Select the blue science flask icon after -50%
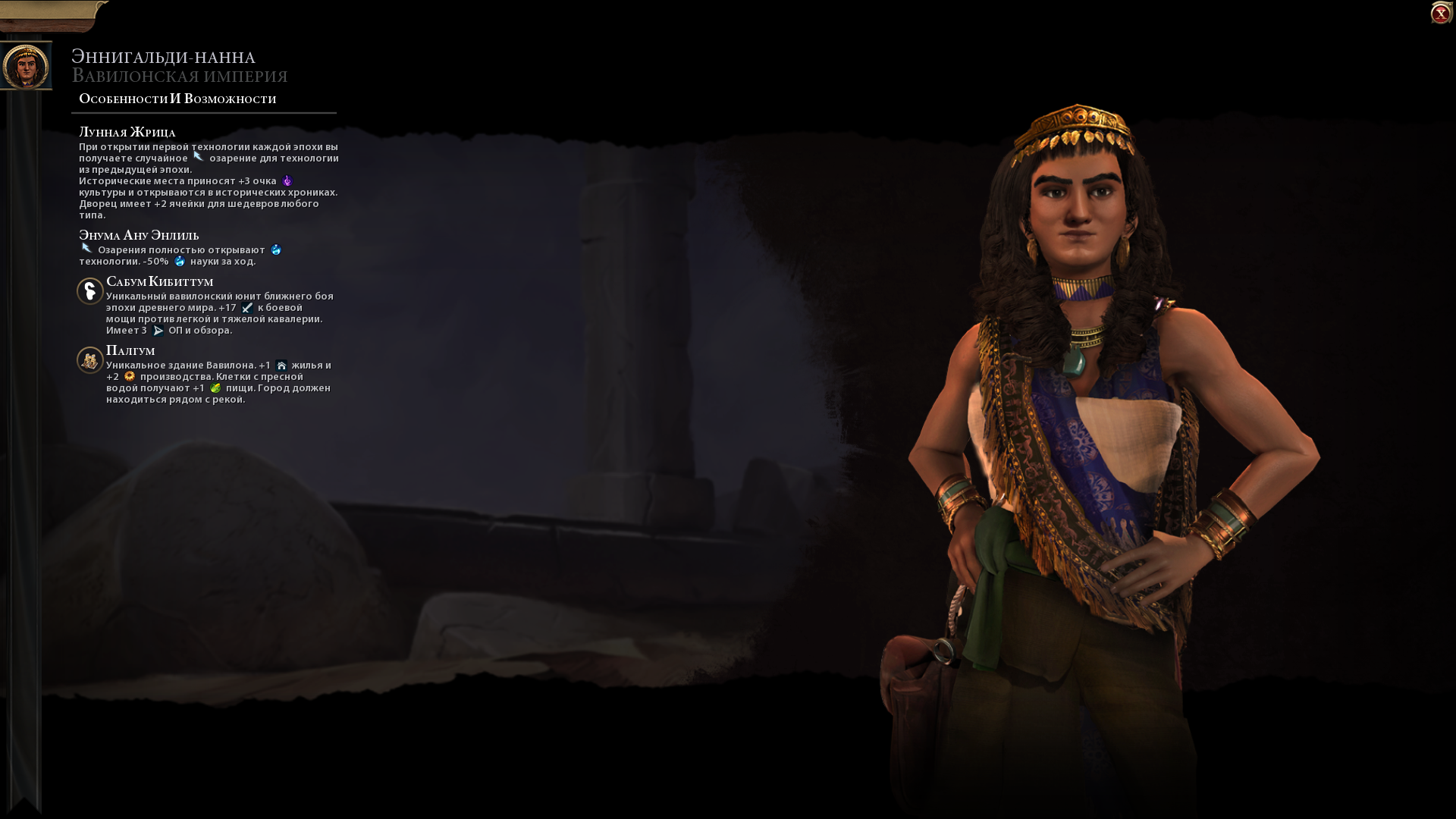Screen dimensions: 1456x819 180,262
